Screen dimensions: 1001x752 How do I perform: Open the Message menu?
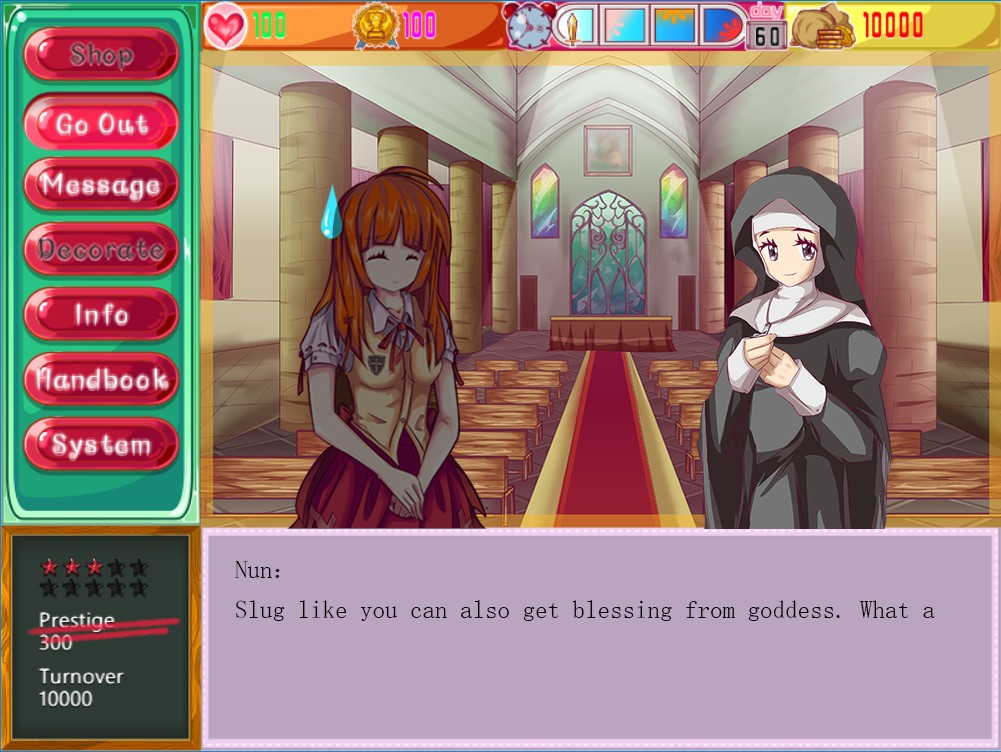[x=100, y=185]
